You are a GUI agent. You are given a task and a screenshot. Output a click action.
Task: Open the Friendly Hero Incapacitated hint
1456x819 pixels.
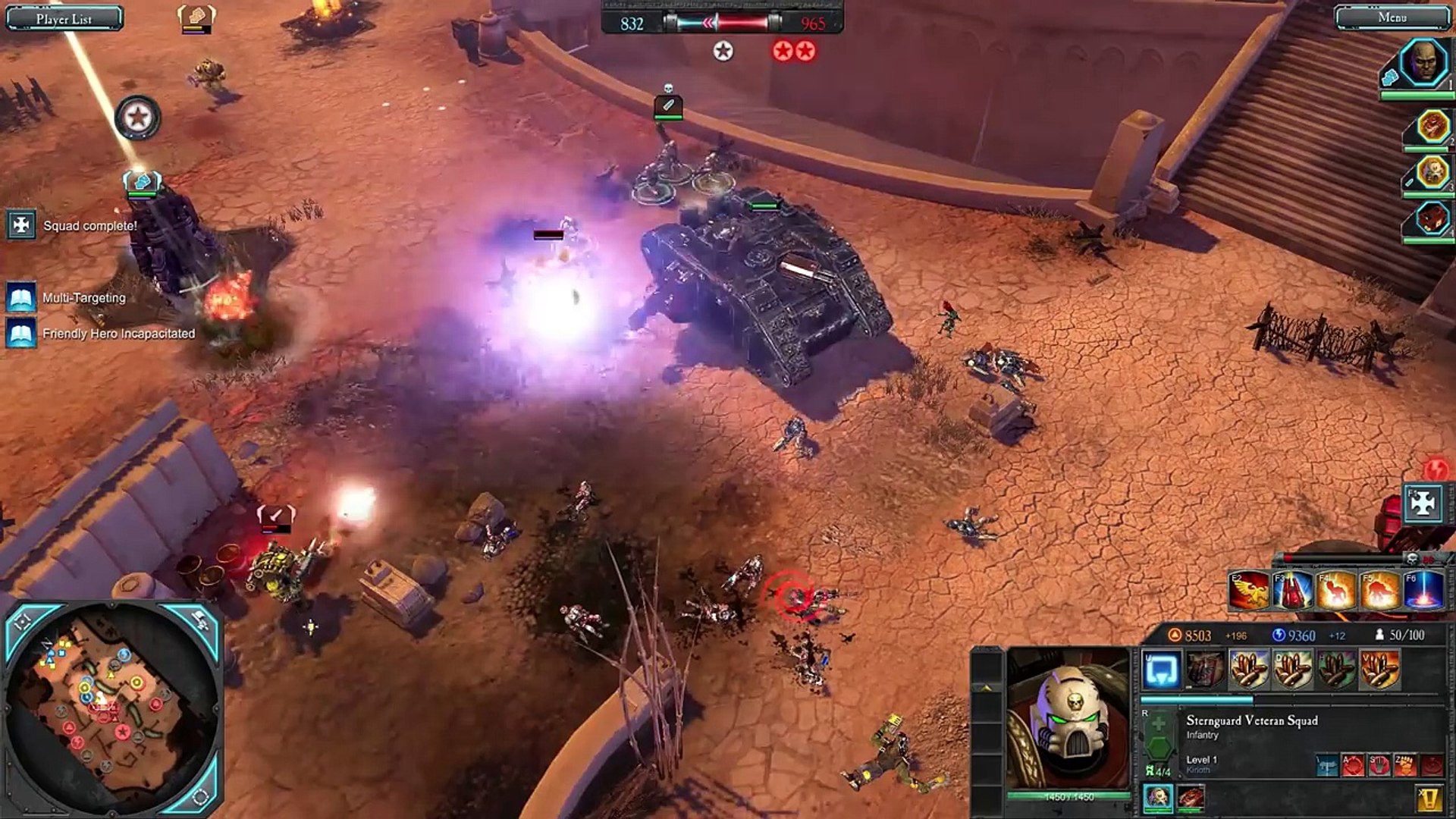tap(21, 334)
